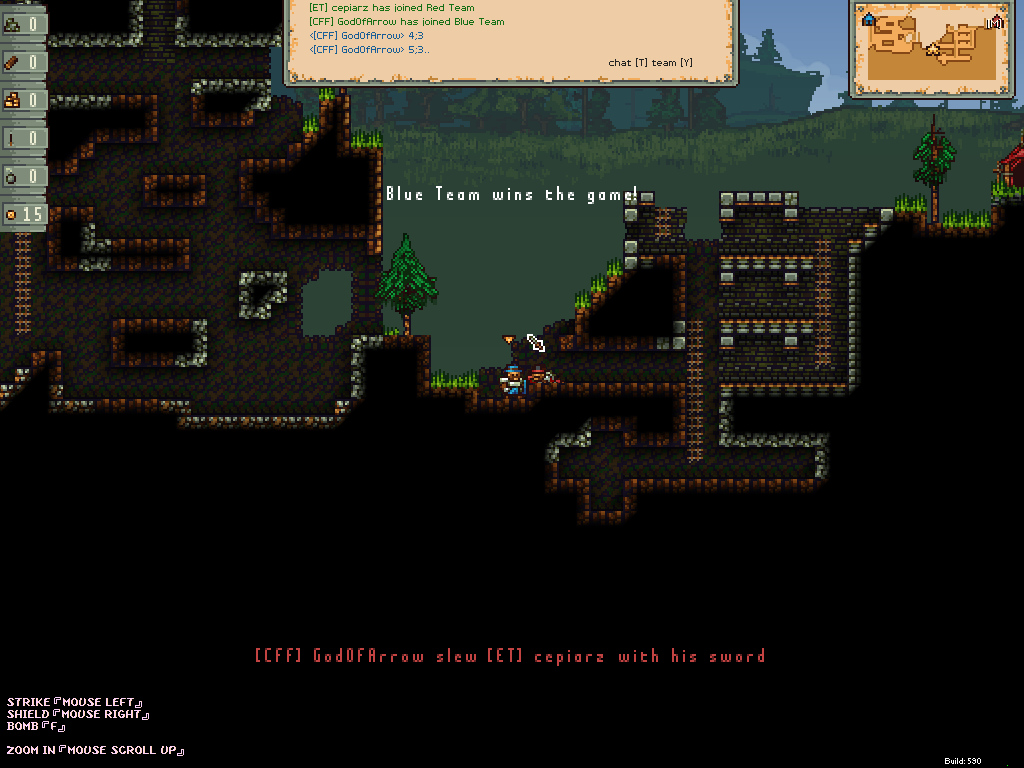Select the wood log resource slot

coord(23,62)
